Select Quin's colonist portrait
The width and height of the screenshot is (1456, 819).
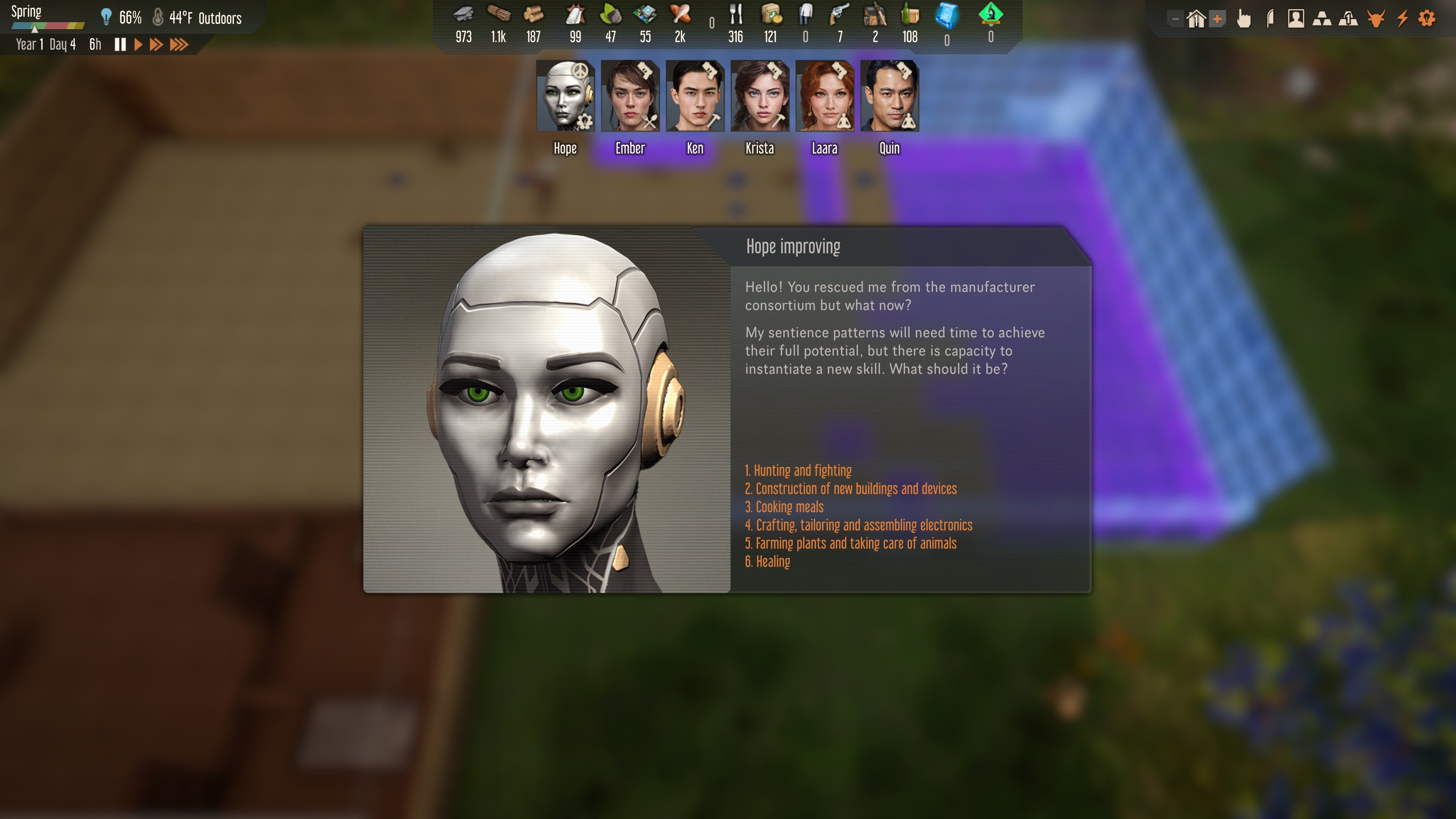(x=889, y=96)
